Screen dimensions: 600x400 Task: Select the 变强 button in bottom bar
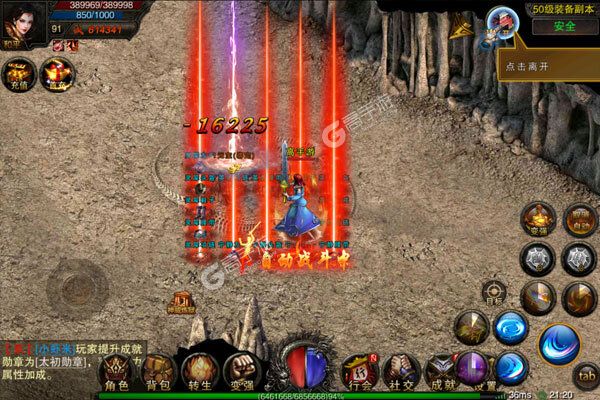tap(239, 372)
